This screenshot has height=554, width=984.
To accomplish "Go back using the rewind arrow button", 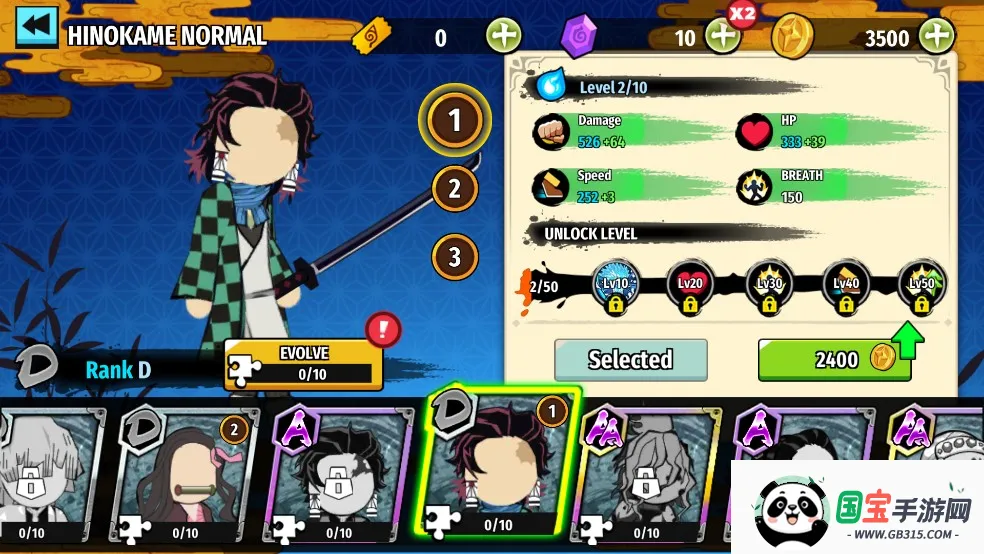I will pos(37,27).
